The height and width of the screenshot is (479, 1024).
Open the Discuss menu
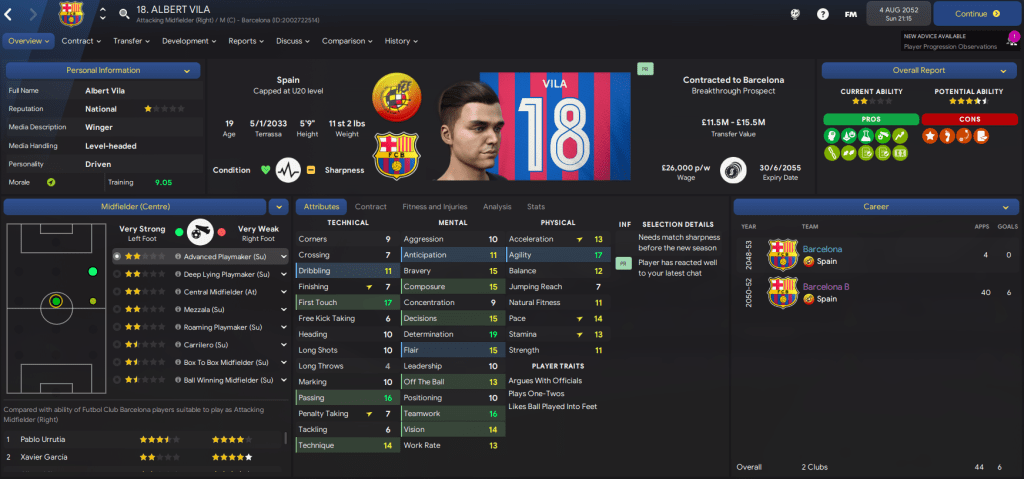[292, 41]
